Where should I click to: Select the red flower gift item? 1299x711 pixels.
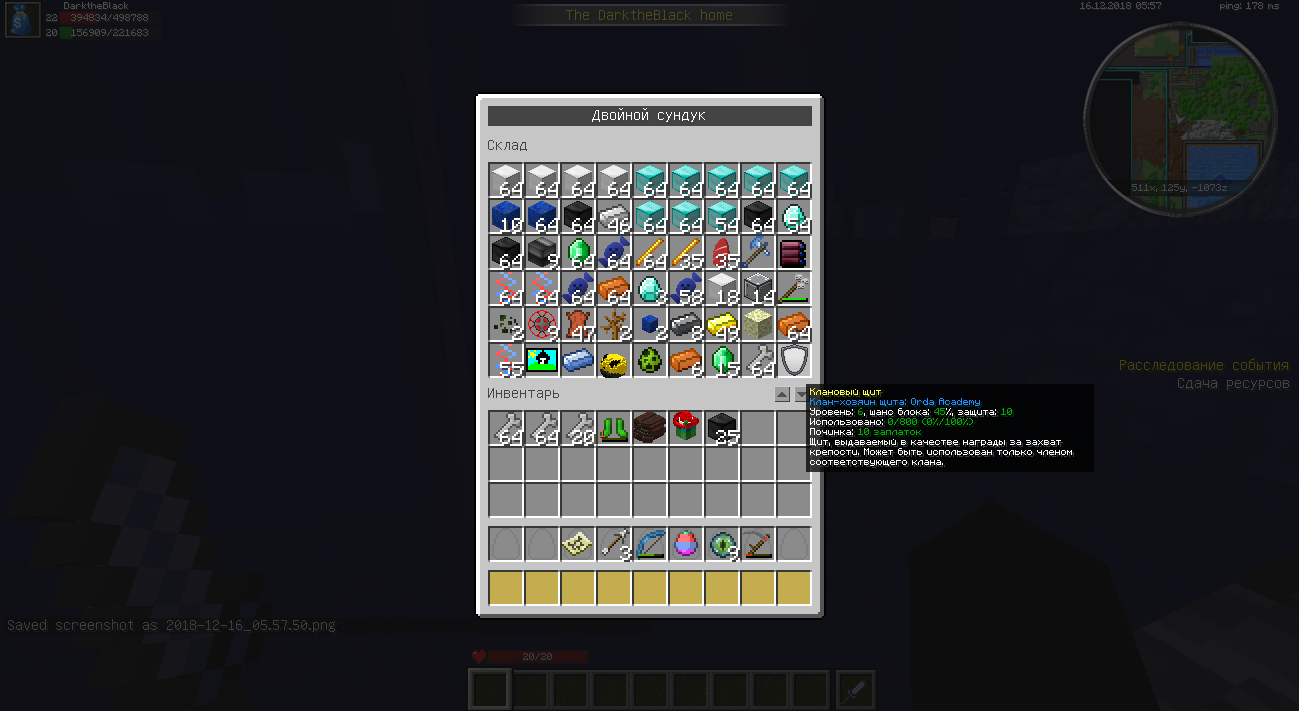pyautogui.click(x=686, y=428)
